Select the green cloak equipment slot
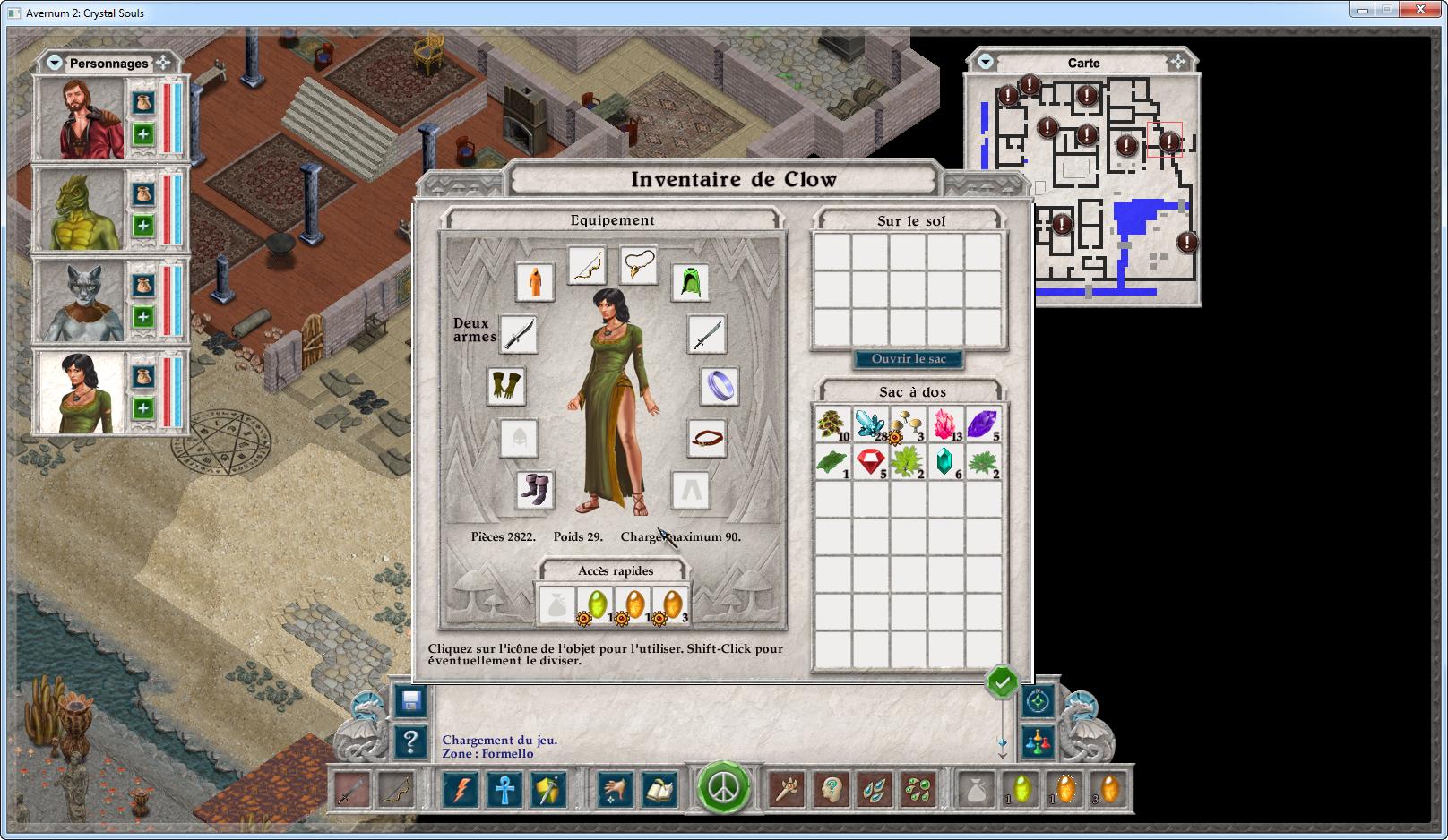 [690, 282]
